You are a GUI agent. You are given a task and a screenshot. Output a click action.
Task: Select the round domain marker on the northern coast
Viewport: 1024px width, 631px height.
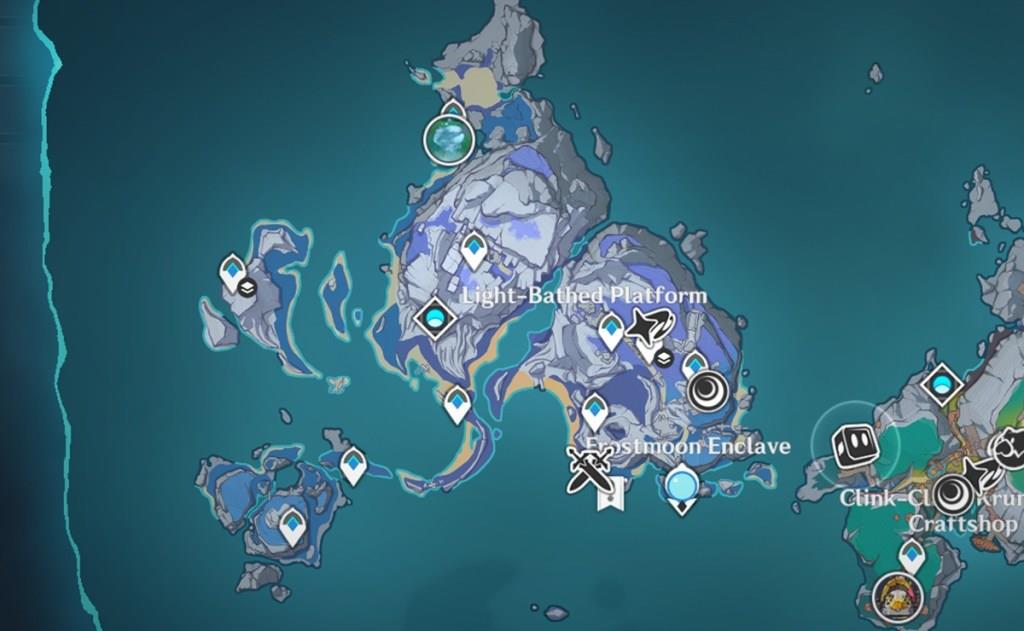448,138
